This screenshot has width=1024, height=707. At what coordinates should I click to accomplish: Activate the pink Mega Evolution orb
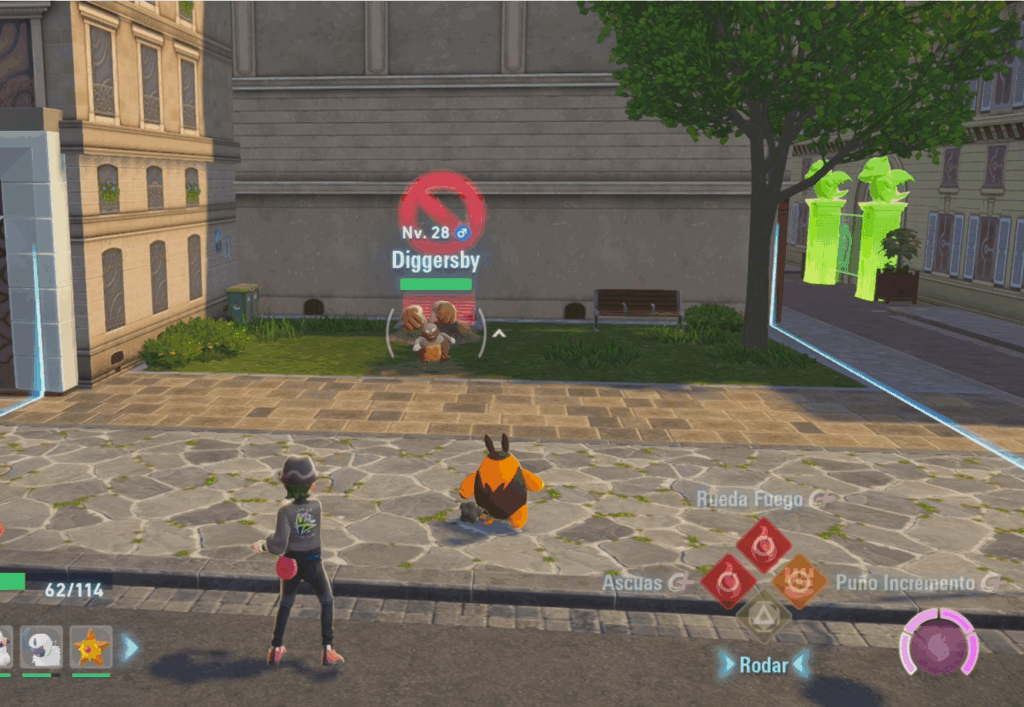tap(938, 644)
